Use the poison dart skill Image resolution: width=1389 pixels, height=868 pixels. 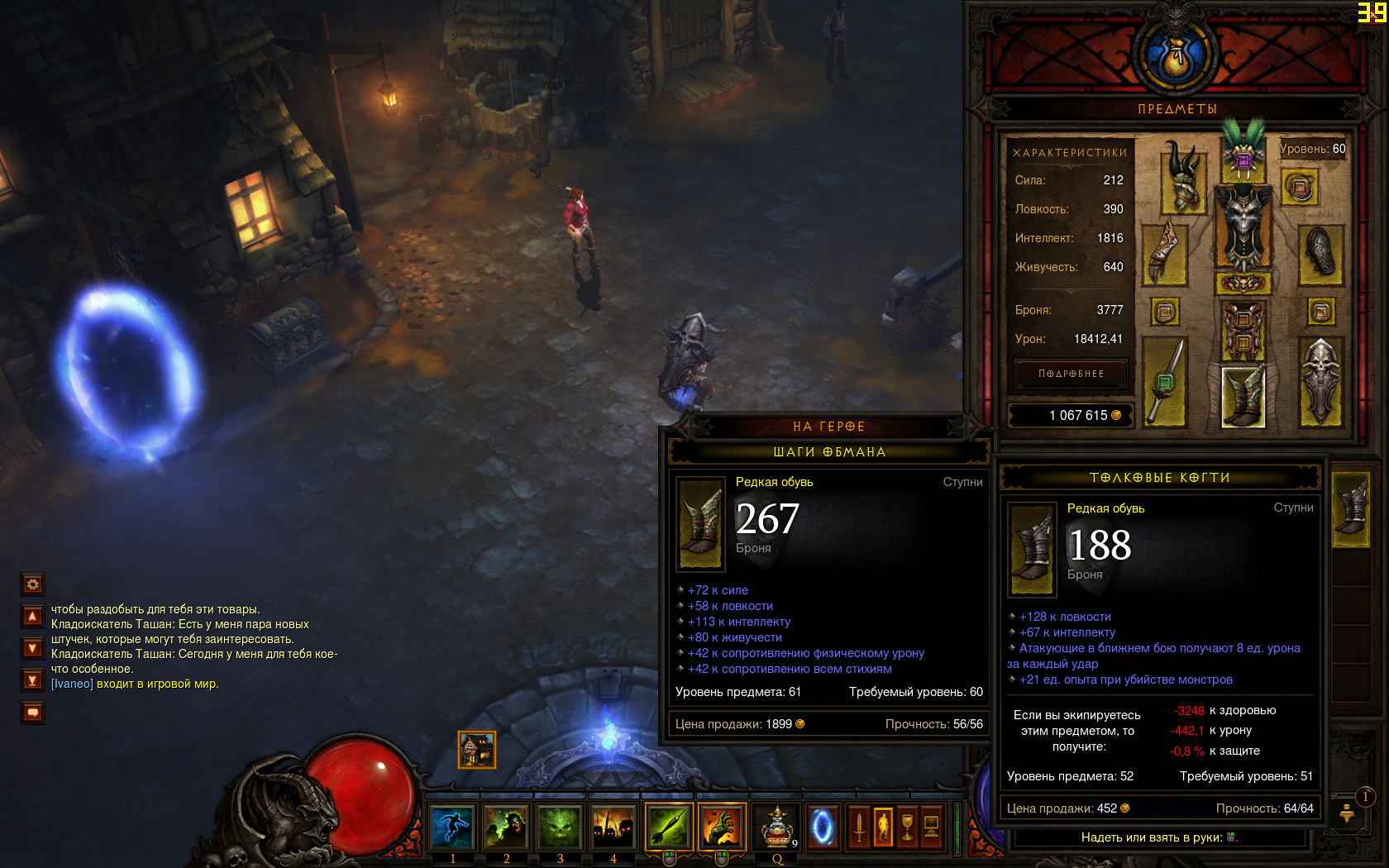pyautogui.click(x=668, y=827)
